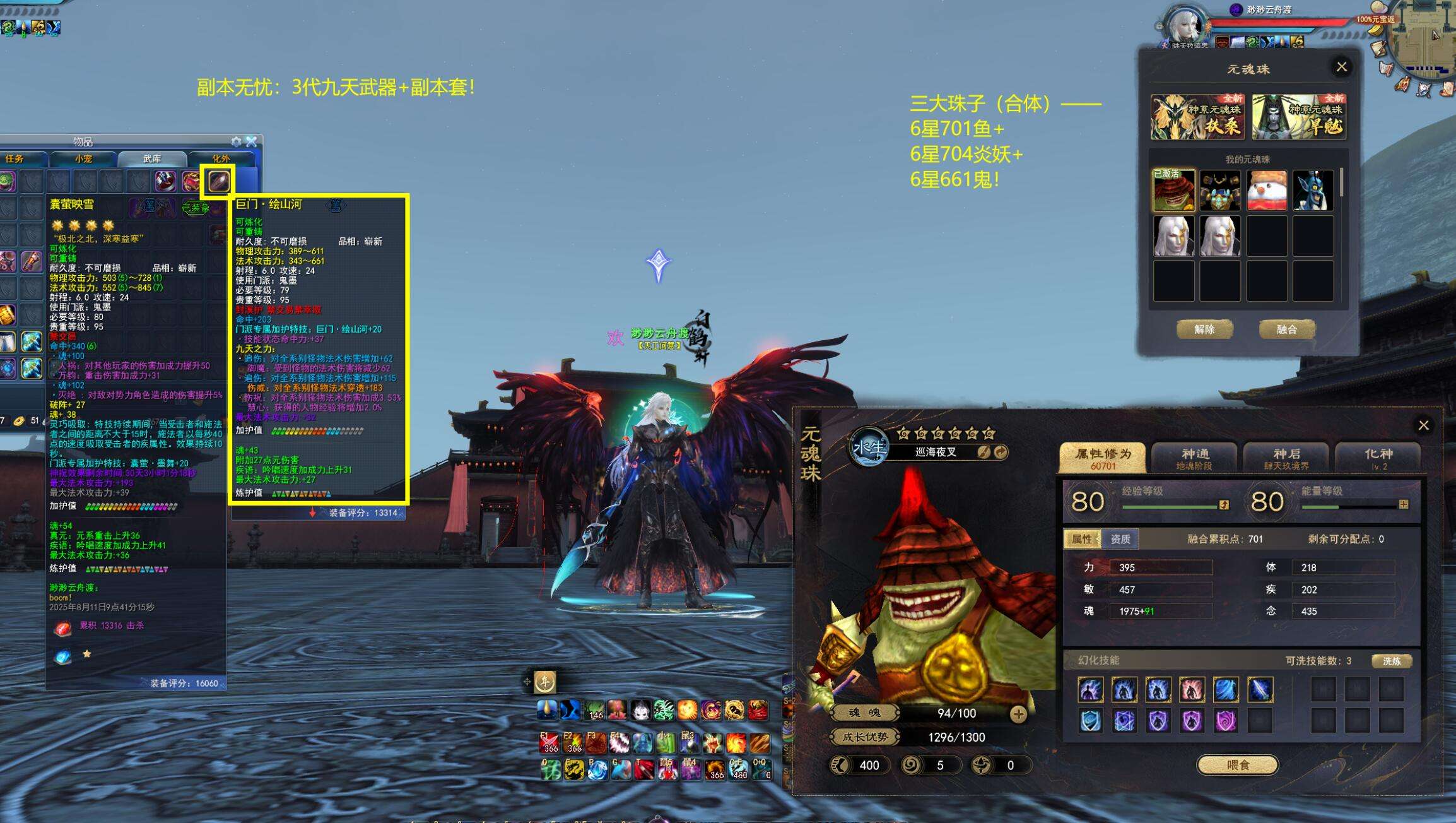
Task: Select the blue demon soul orb
Action: [1313, 191]
